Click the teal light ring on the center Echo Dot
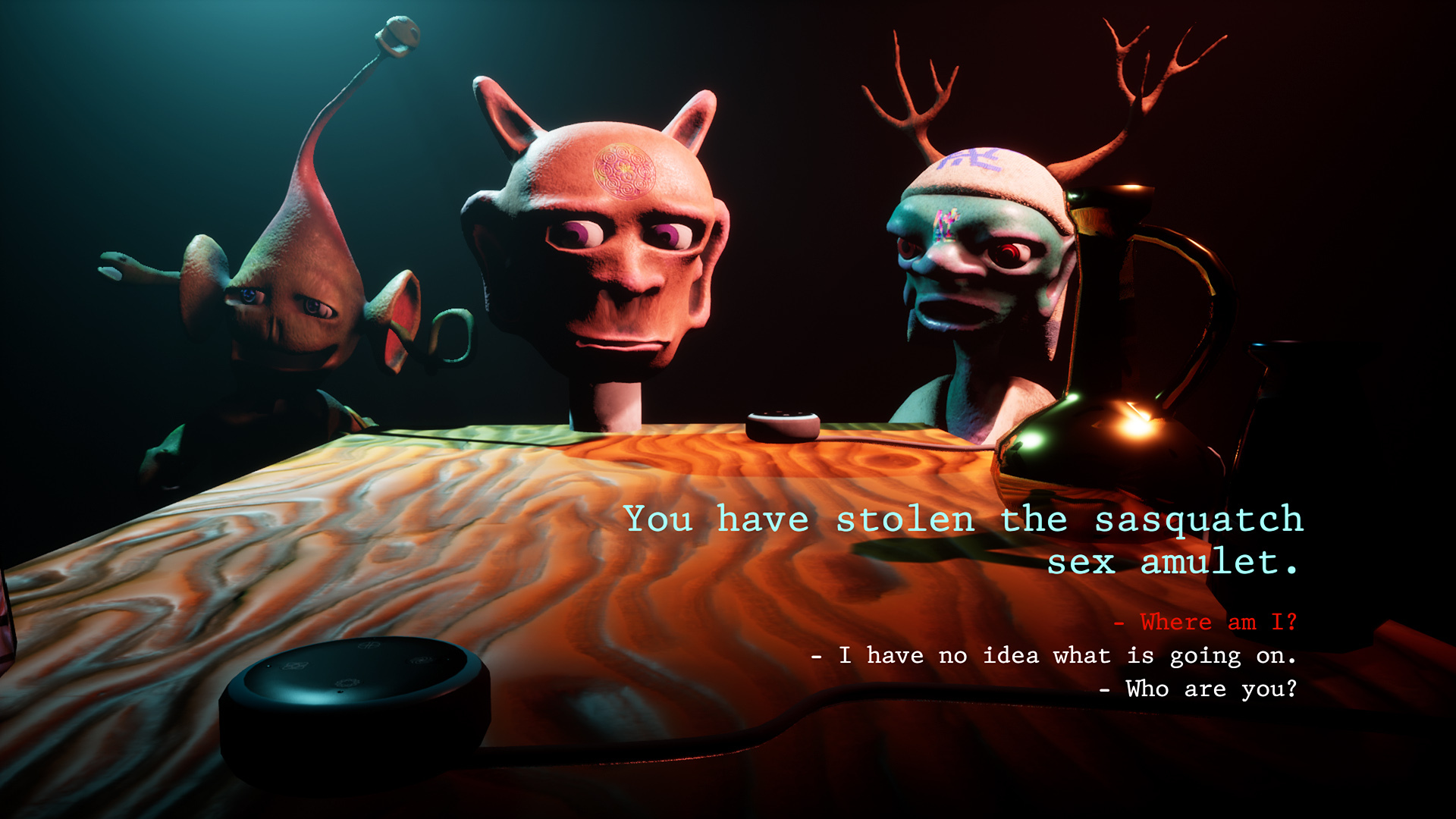1456x819 pixels. click(782, 417)
